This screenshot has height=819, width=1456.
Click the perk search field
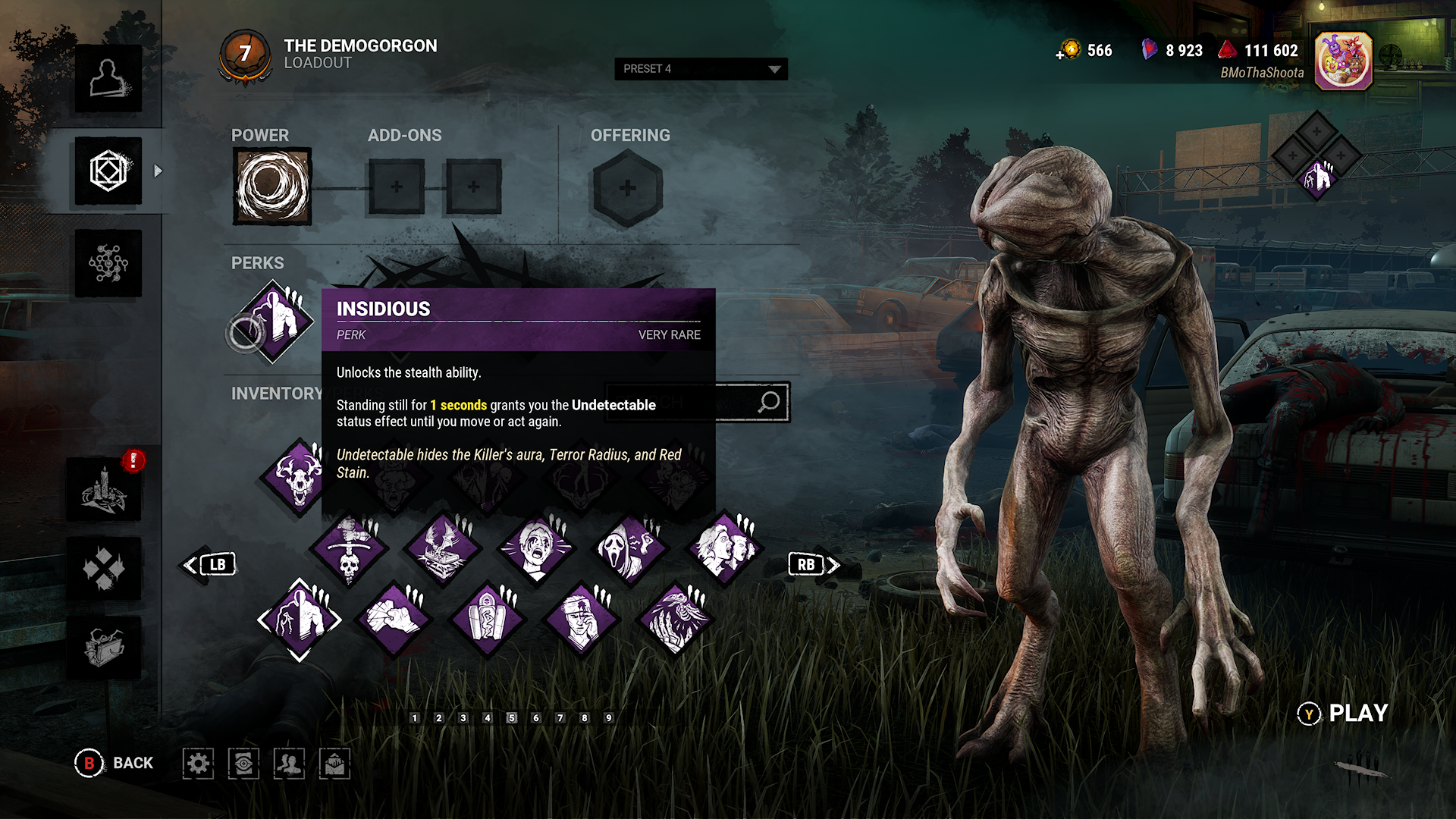(698, 402)
